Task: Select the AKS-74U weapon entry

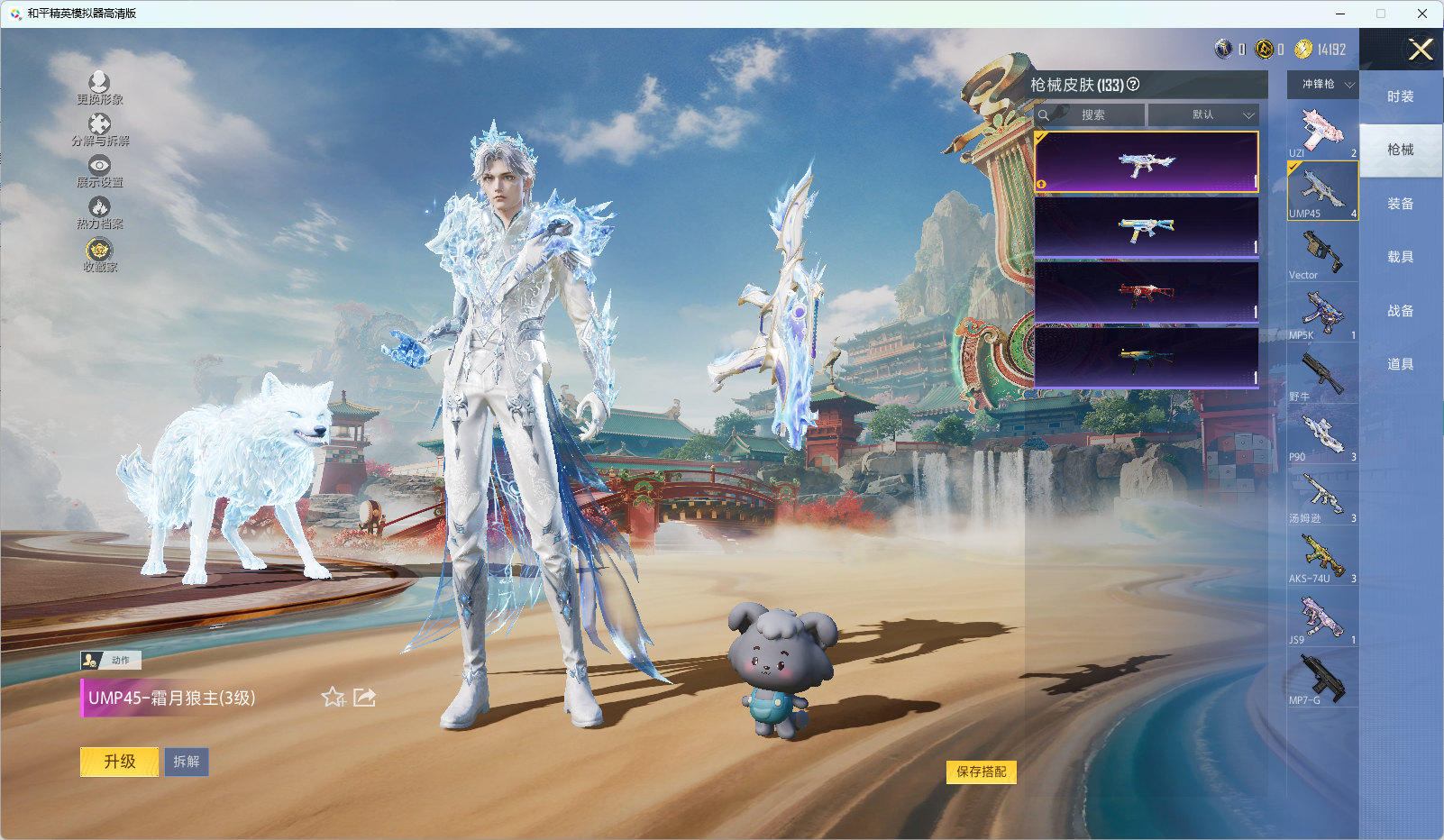Action: [x=1322, y=557]
